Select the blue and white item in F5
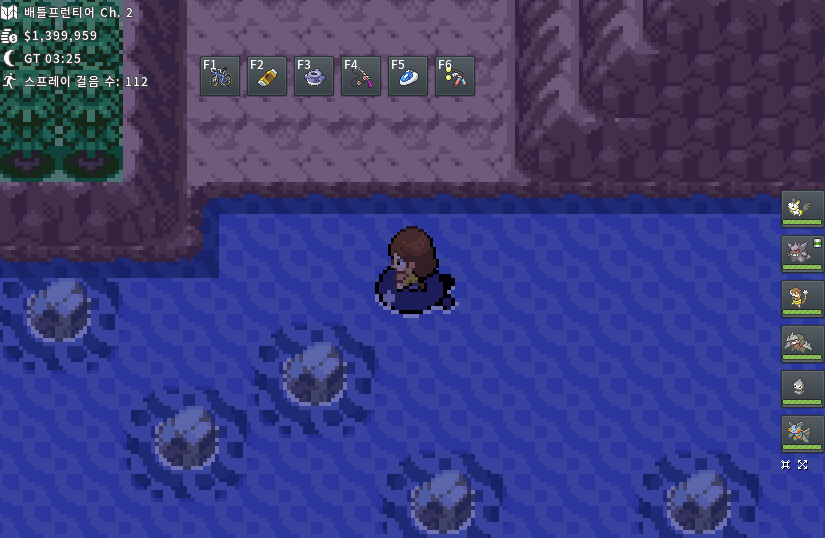This screenshot has height=538, width=825. click(x=408, y=76)
